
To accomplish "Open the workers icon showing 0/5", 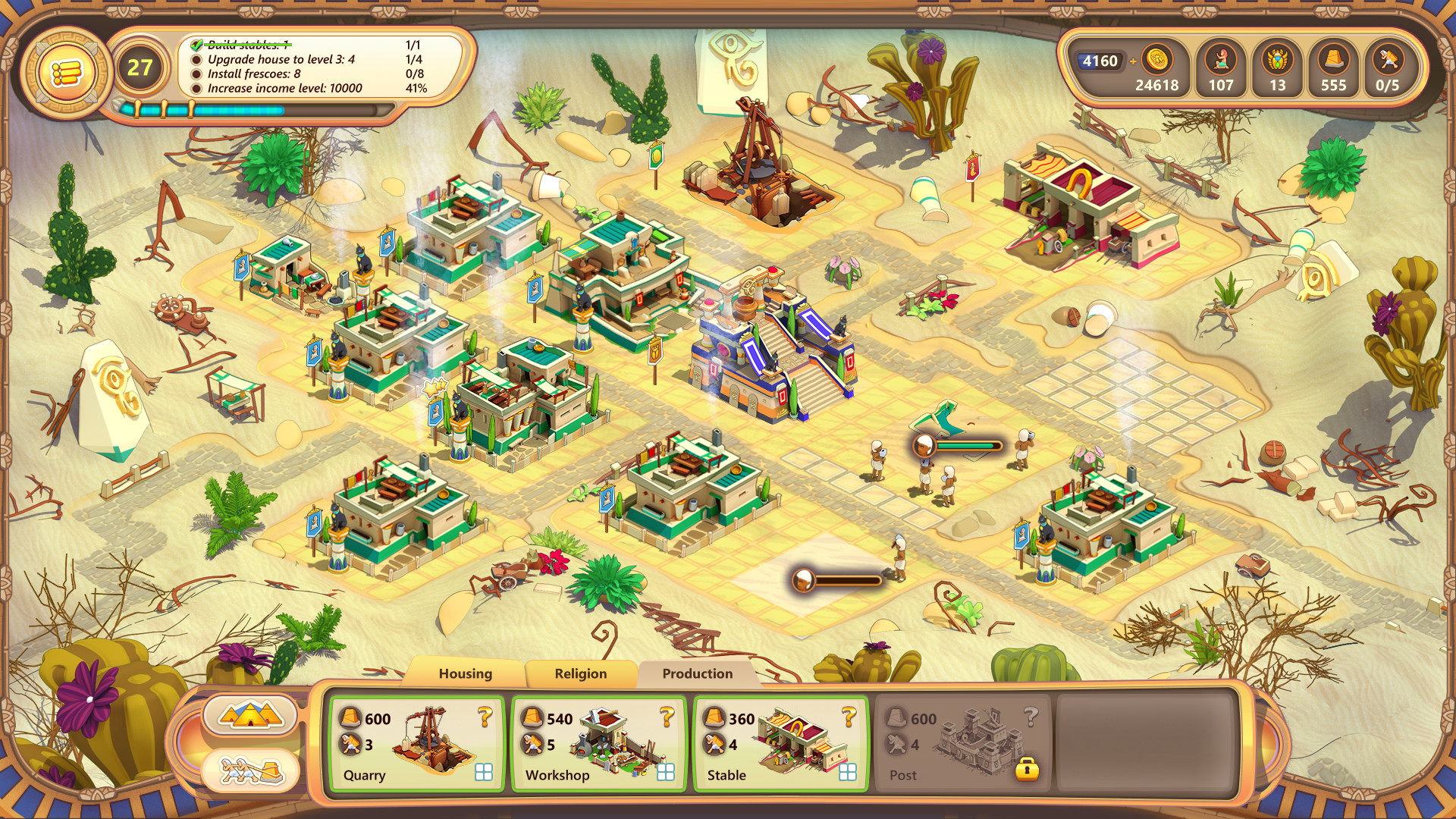I will coord(1389,59).
